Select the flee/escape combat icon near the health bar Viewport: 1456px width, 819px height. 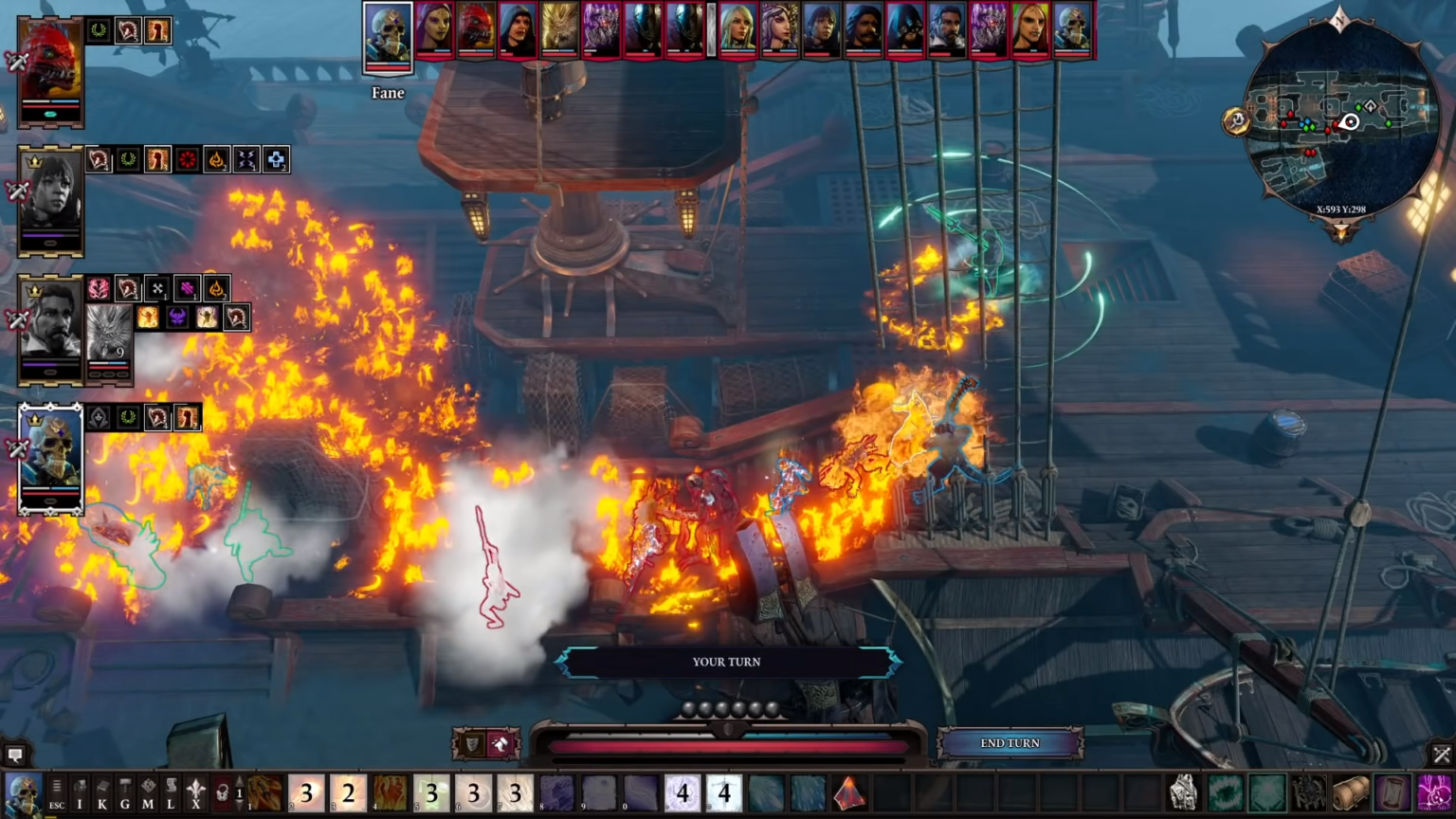pos(500,743)
